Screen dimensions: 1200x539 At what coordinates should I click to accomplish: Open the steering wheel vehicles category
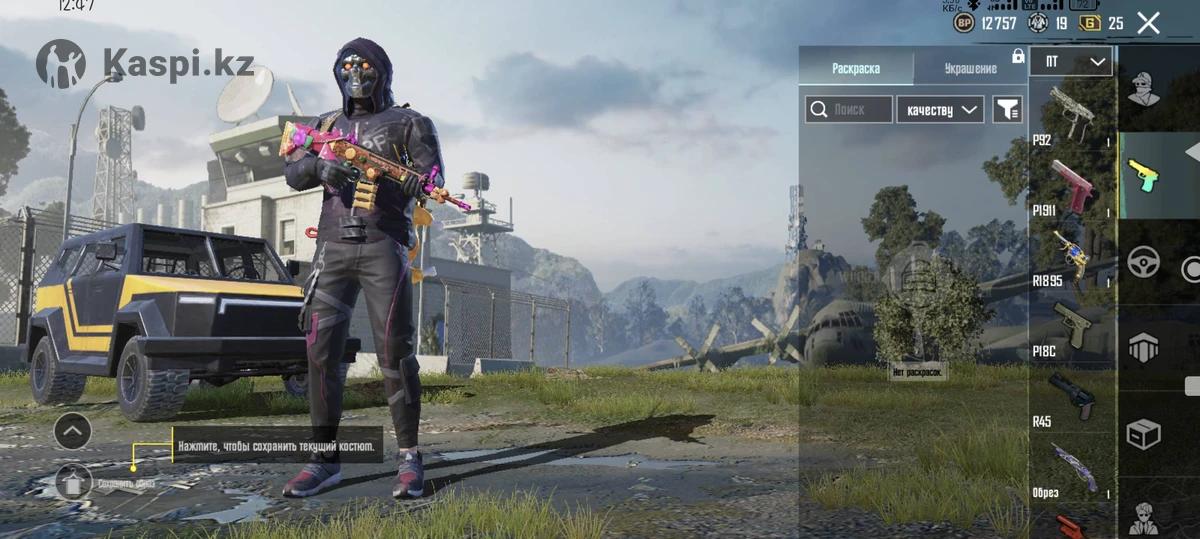pos(1144,262)
